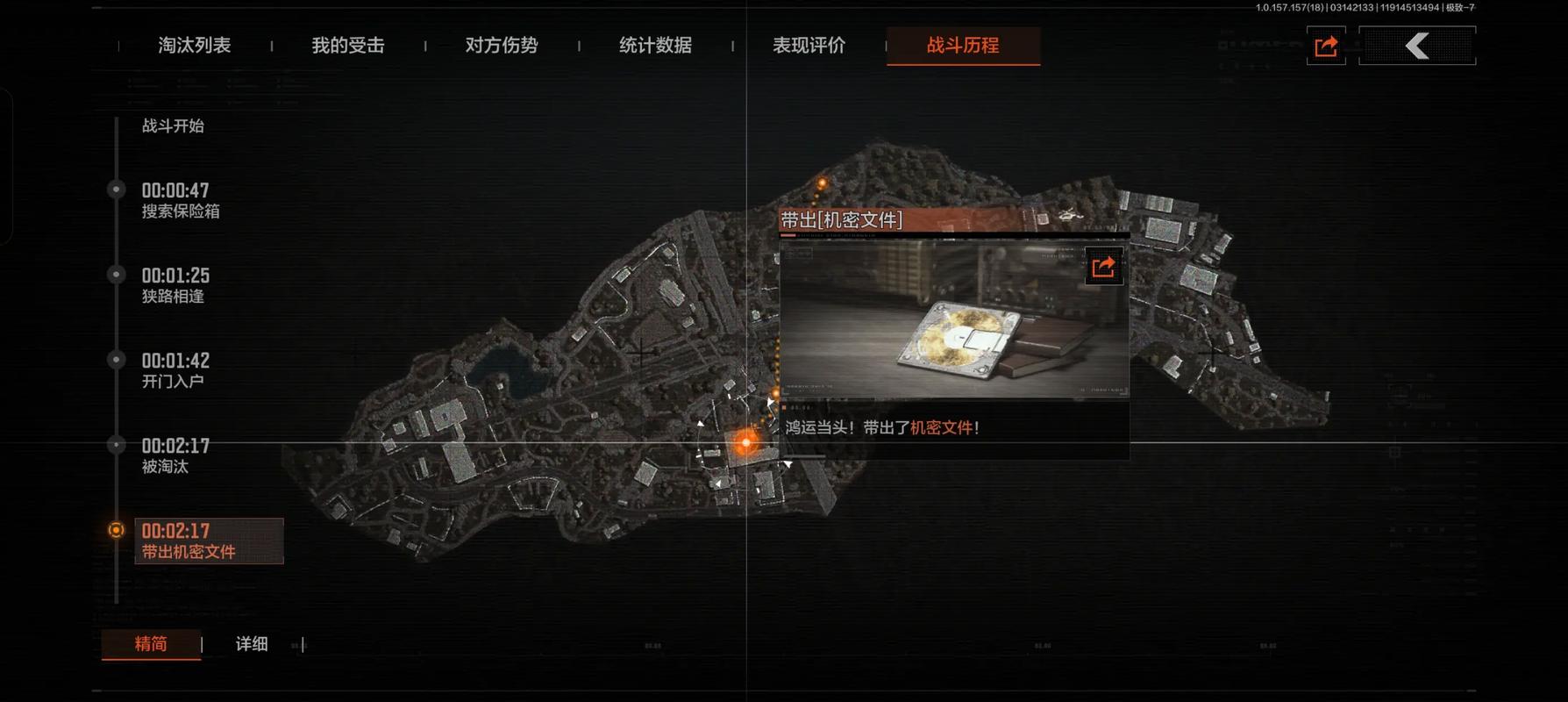Select the 对方伤势 tab

tap(502, 46)
